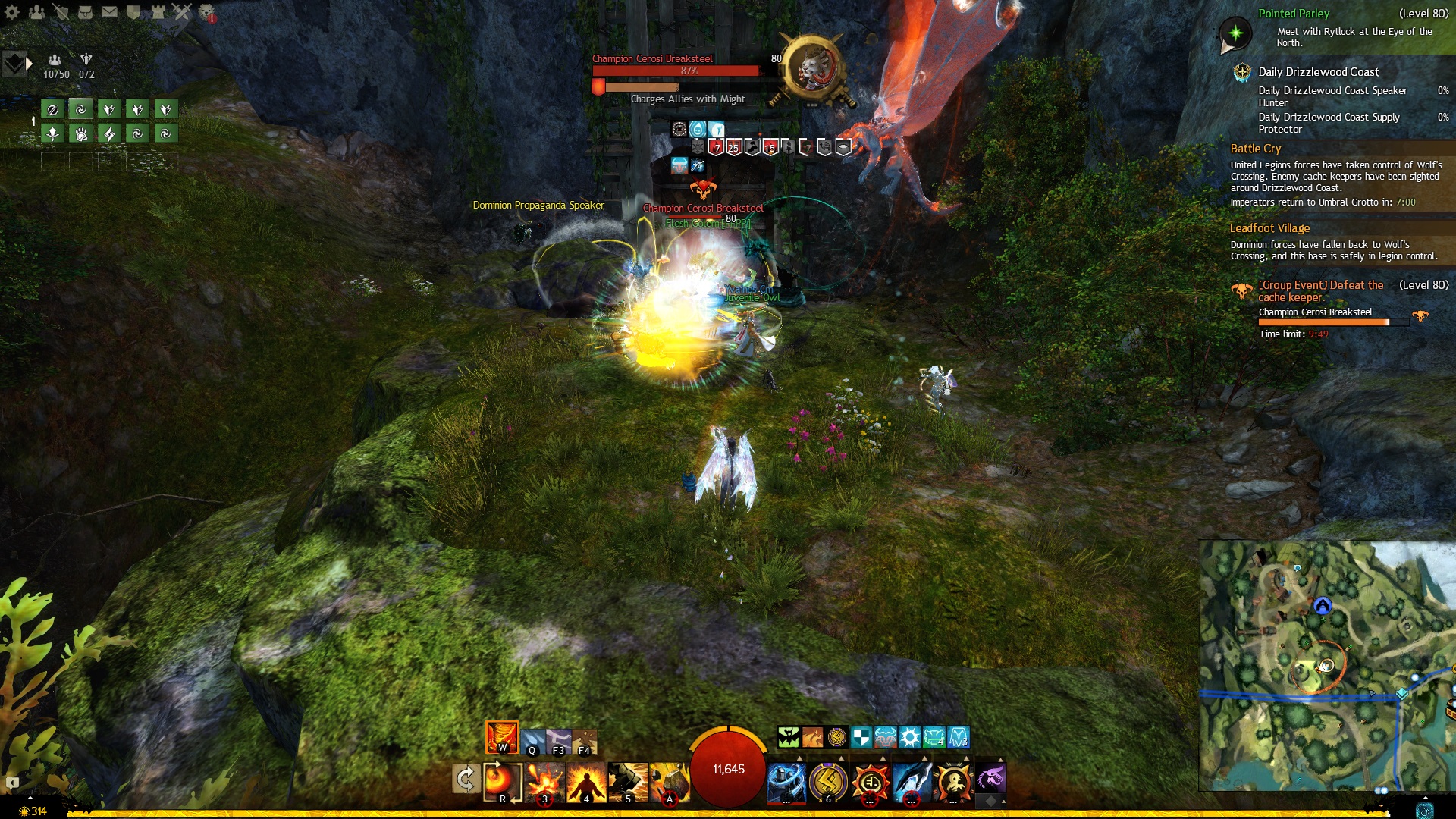Click the mount skill icon
This screenshot has width=1456, height=819.
990,779
